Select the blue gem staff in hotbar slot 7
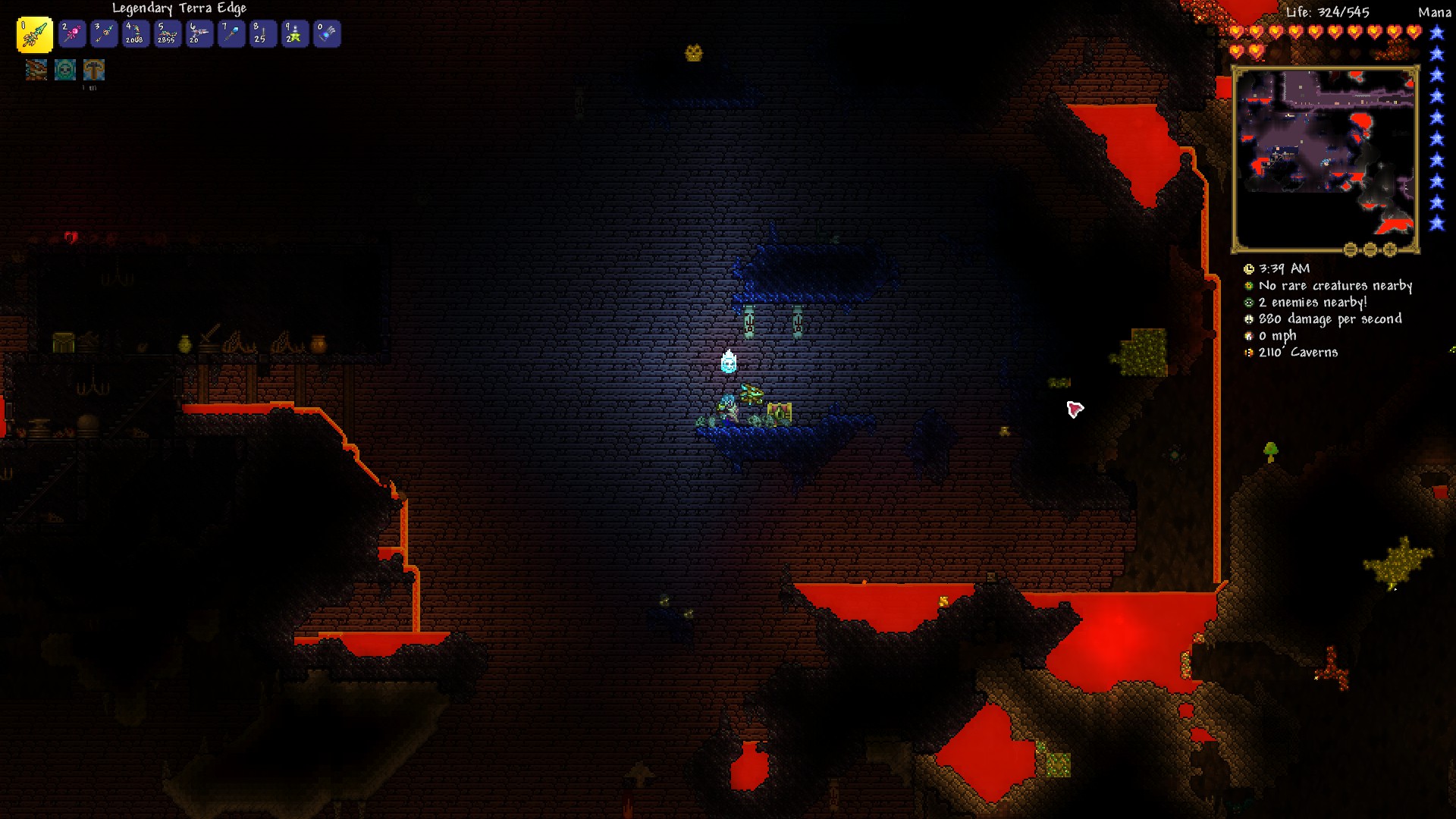This screenshot has width=1456, height=819. [x=231, y=33]
